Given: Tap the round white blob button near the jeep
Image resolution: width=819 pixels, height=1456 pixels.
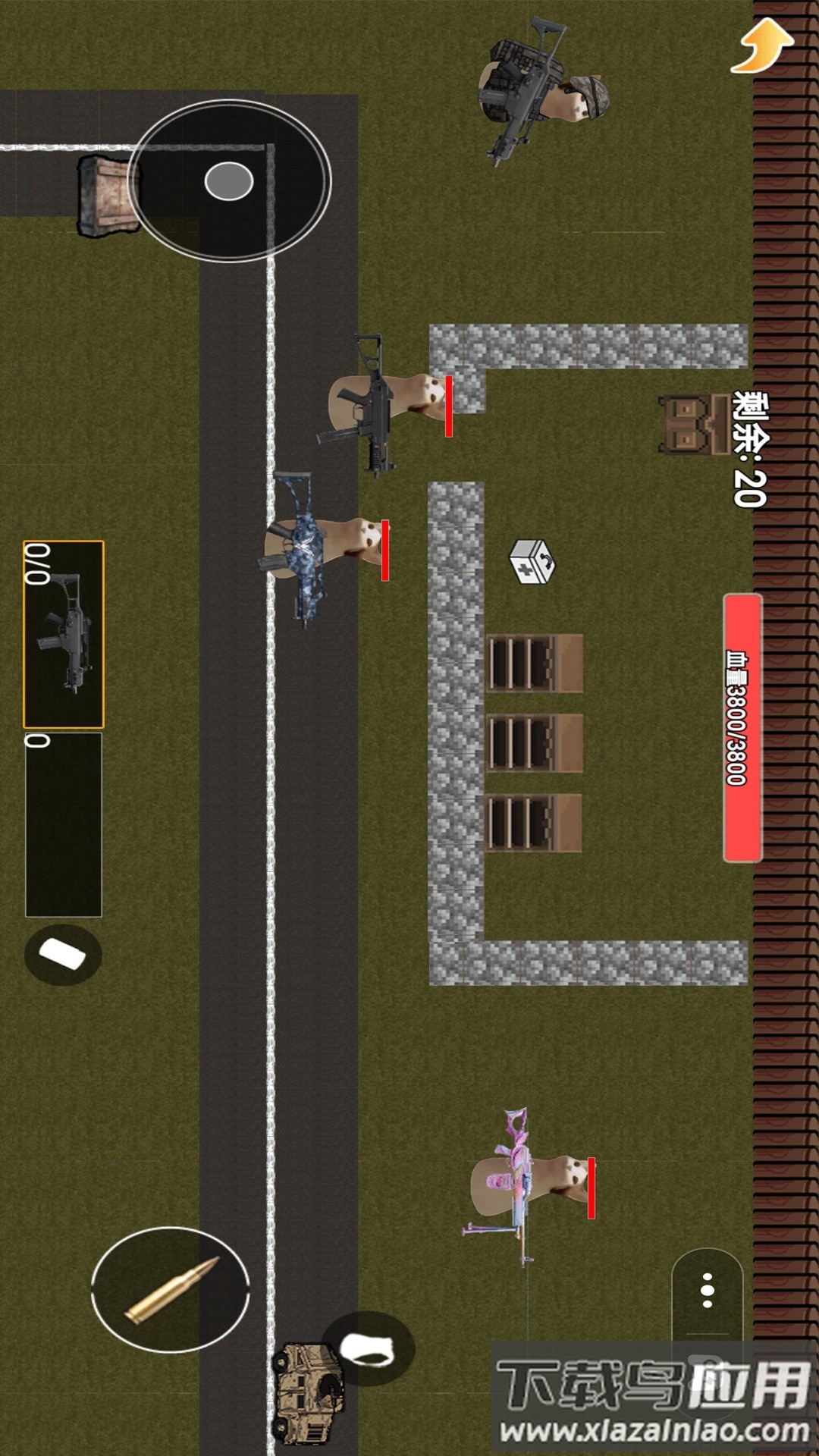Looking at the screenshot, I should [x=368, y=1349].
